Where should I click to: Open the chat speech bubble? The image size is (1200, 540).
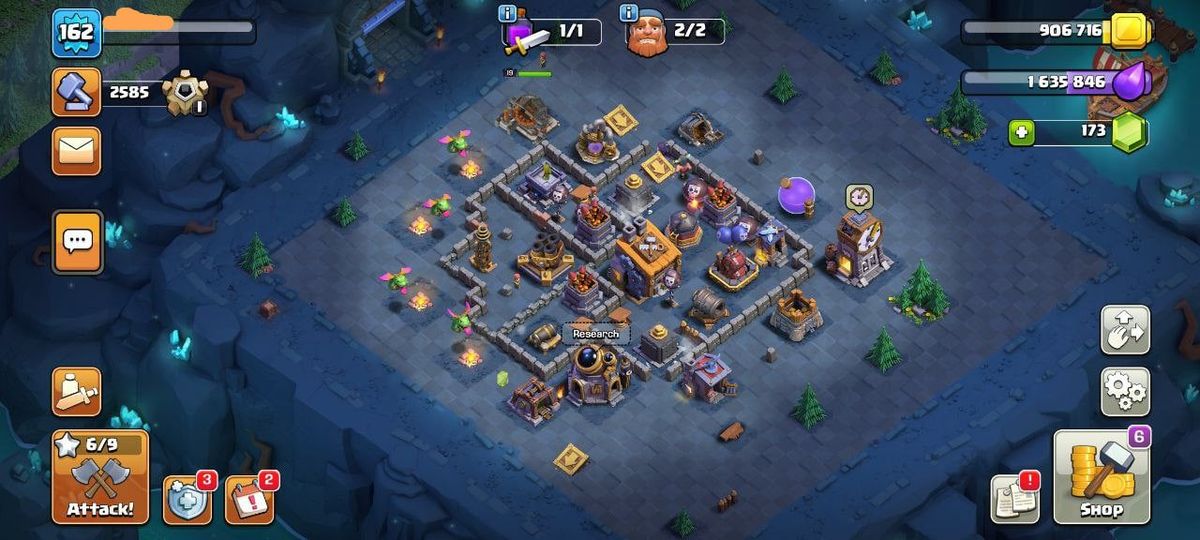coord(77,241)
